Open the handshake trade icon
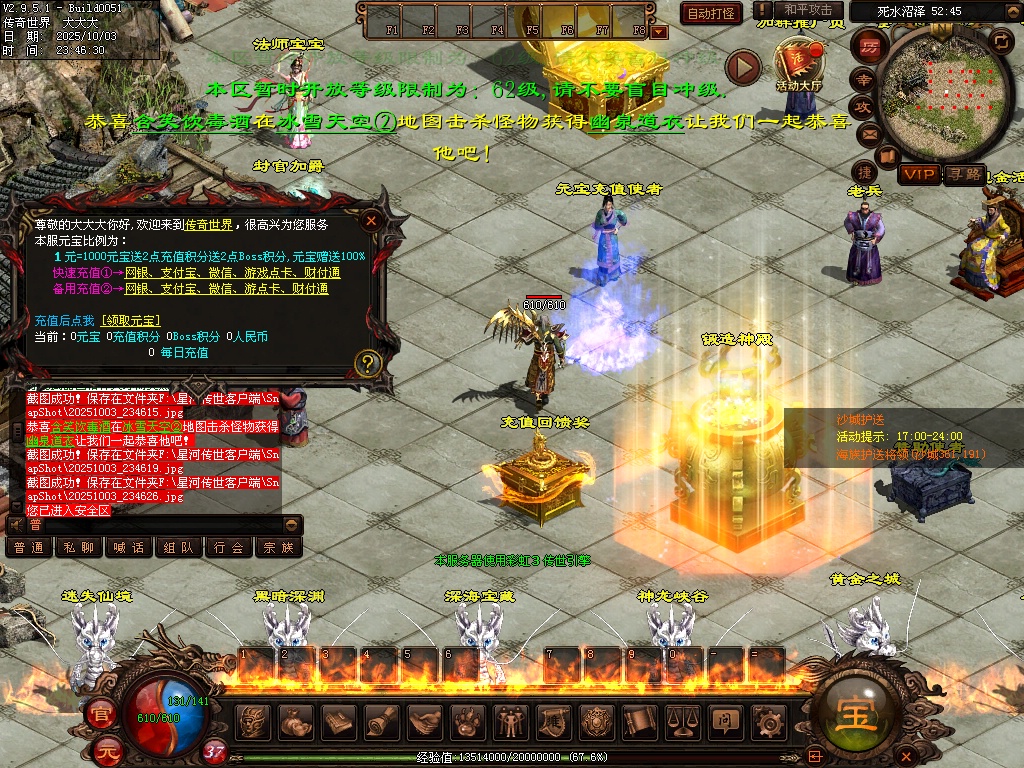 tap(424, 720)
